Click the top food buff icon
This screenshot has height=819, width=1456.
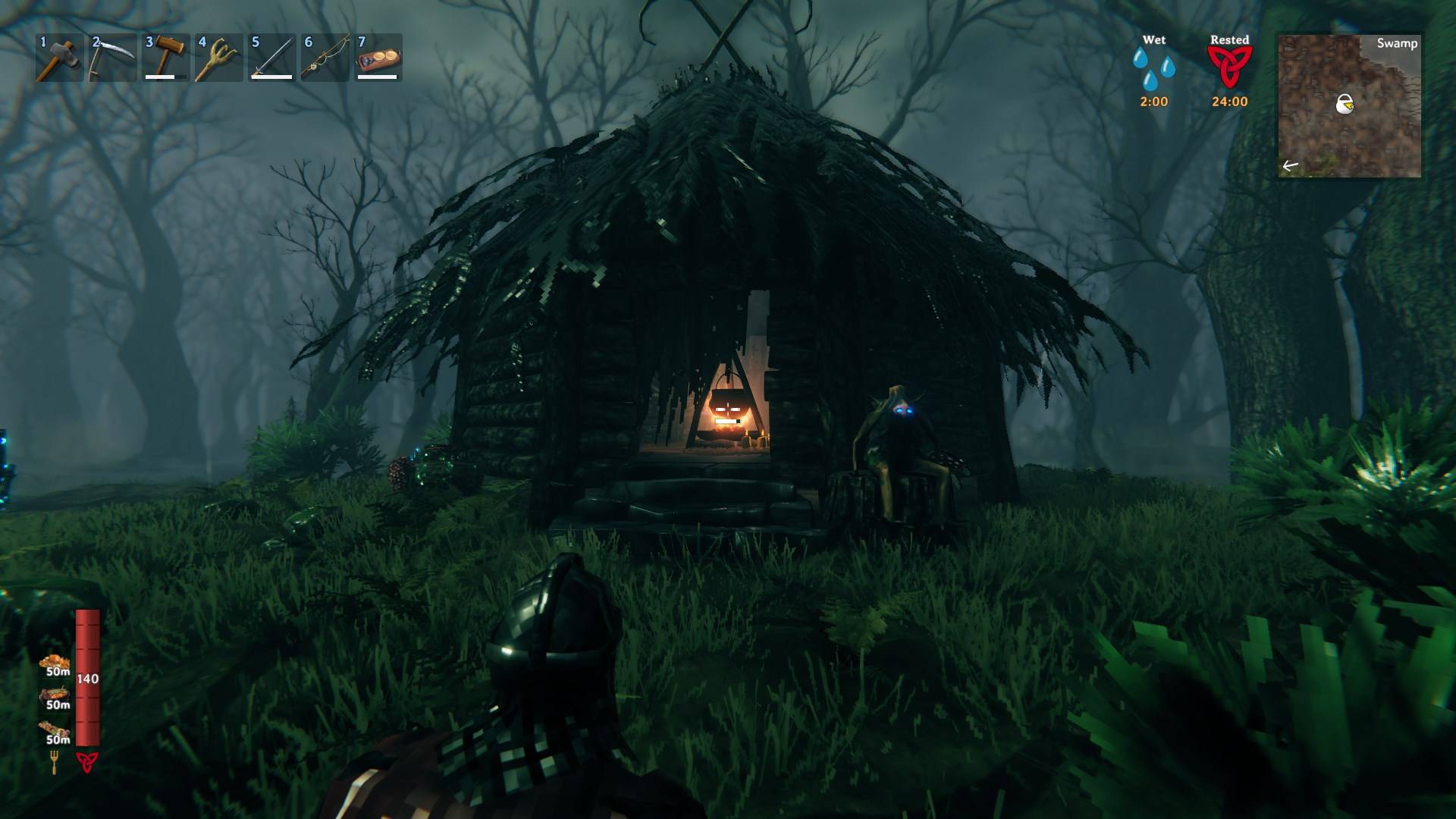tap(55, 664)
